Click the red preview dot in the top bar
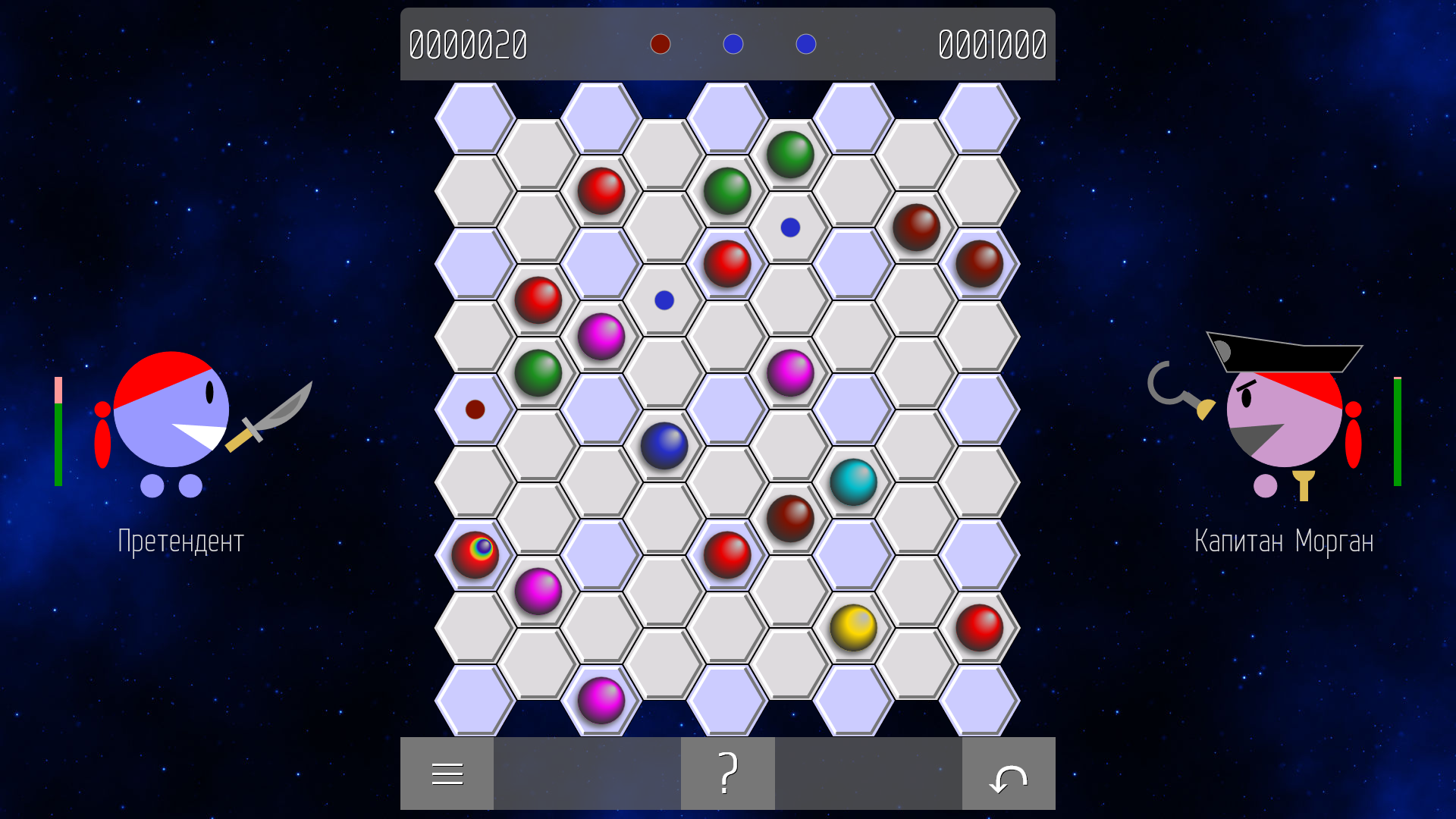Image resolution: width=1456 pixels, height=819 pixels. [x=660, y=44]
